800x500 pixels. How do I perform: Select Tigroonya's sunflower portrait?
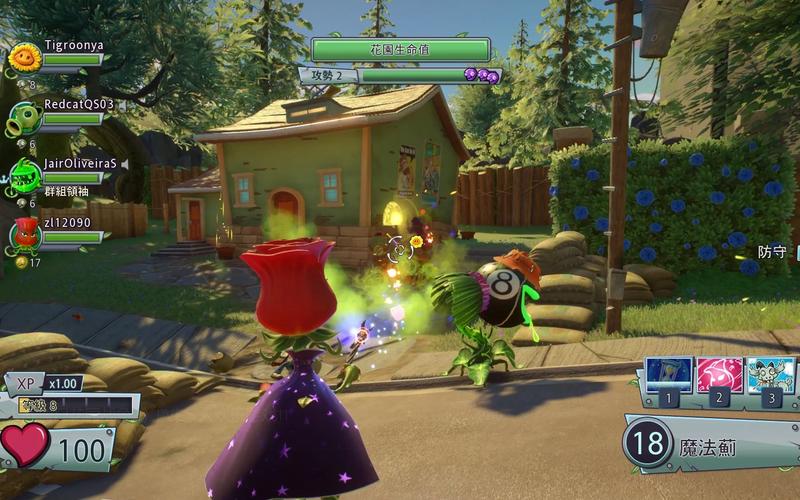coord(24,59)
